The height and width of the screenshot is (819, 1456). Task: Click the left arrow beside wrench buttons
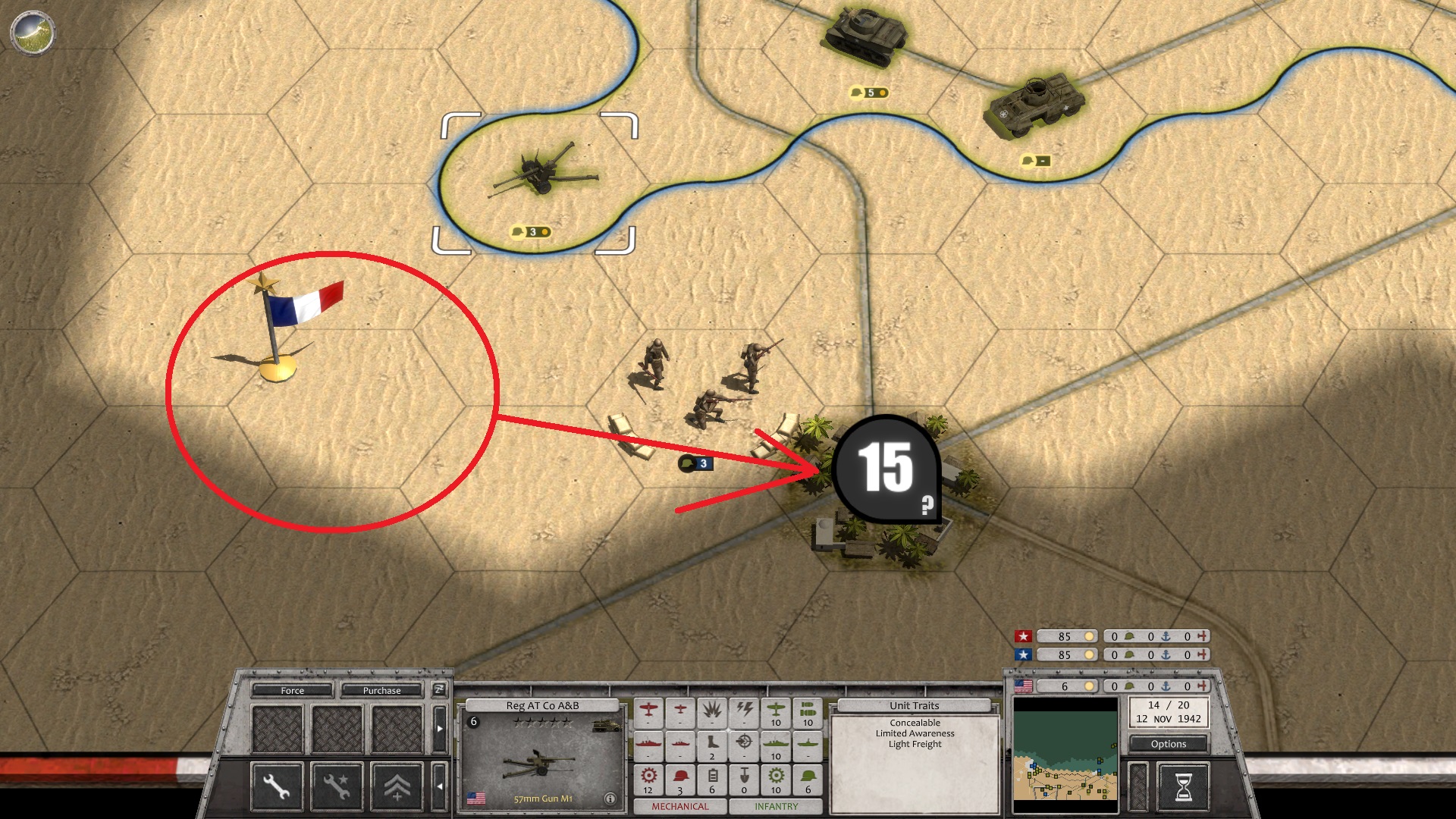[x=439, y=786]
